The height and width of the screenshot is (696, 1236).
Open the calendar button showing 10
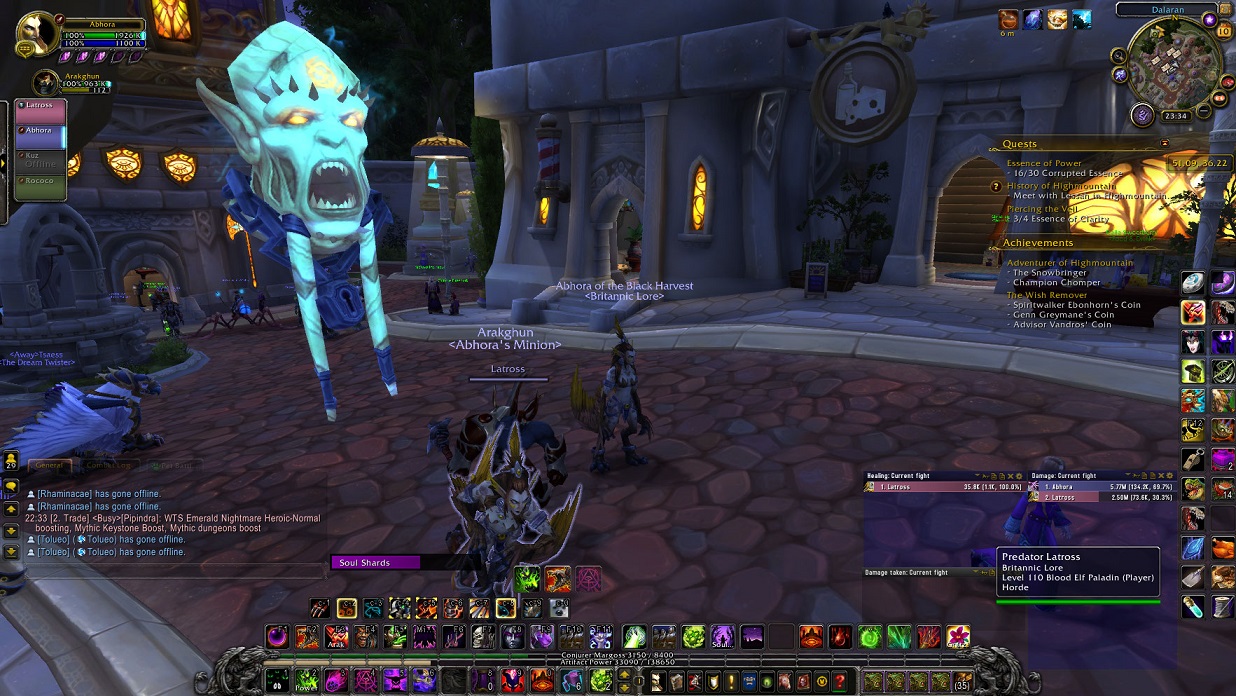tap(1223, 31)
